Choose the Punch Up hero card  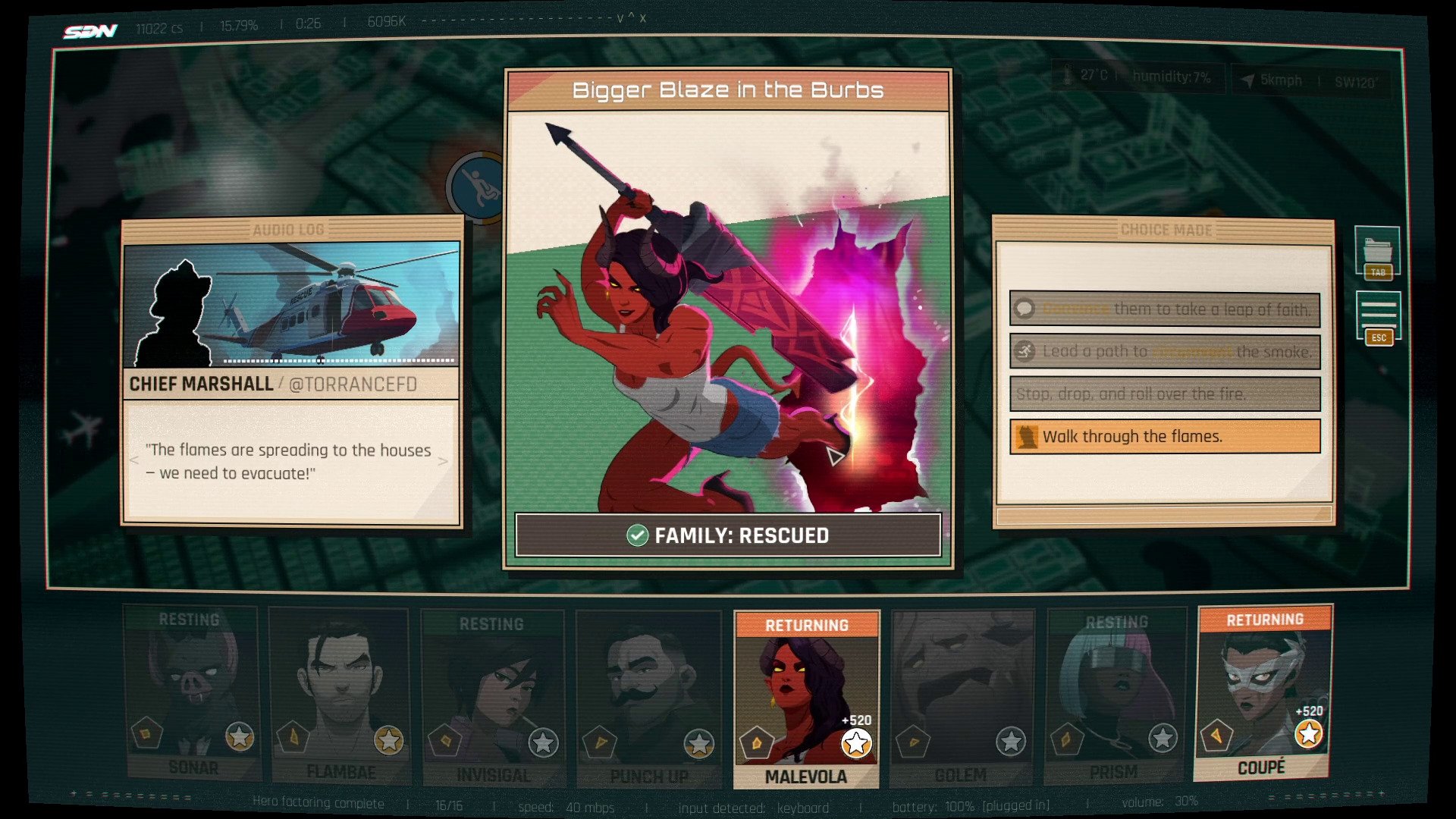(648, 698)
